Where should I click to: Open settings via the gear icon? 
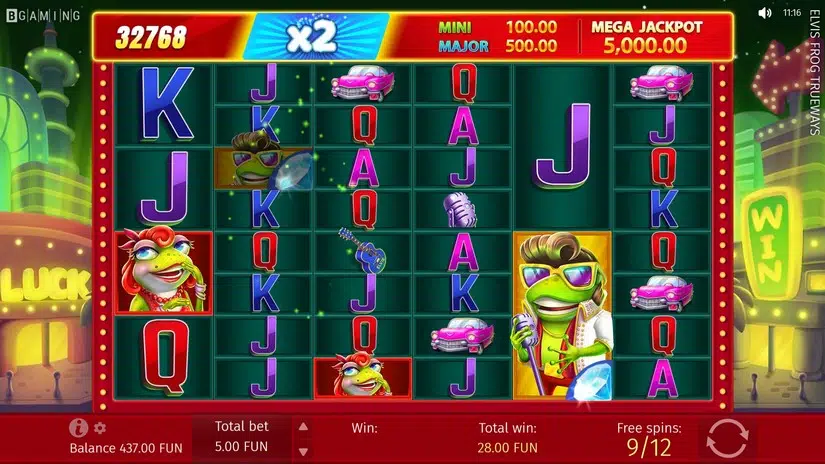click(x=99, y=428)
